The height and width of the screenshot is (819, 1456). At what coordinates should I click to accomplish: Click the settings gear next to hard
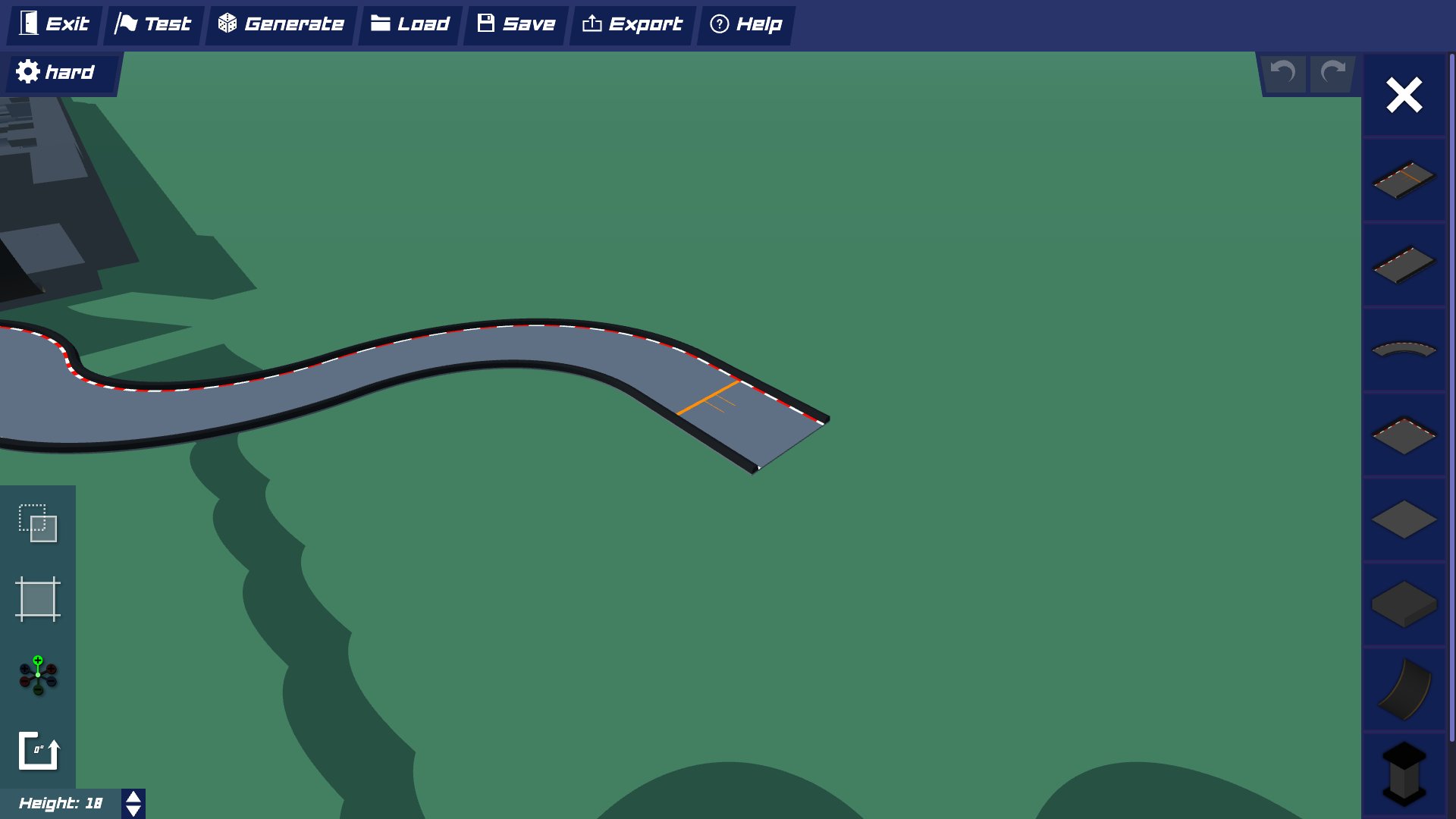27,71
